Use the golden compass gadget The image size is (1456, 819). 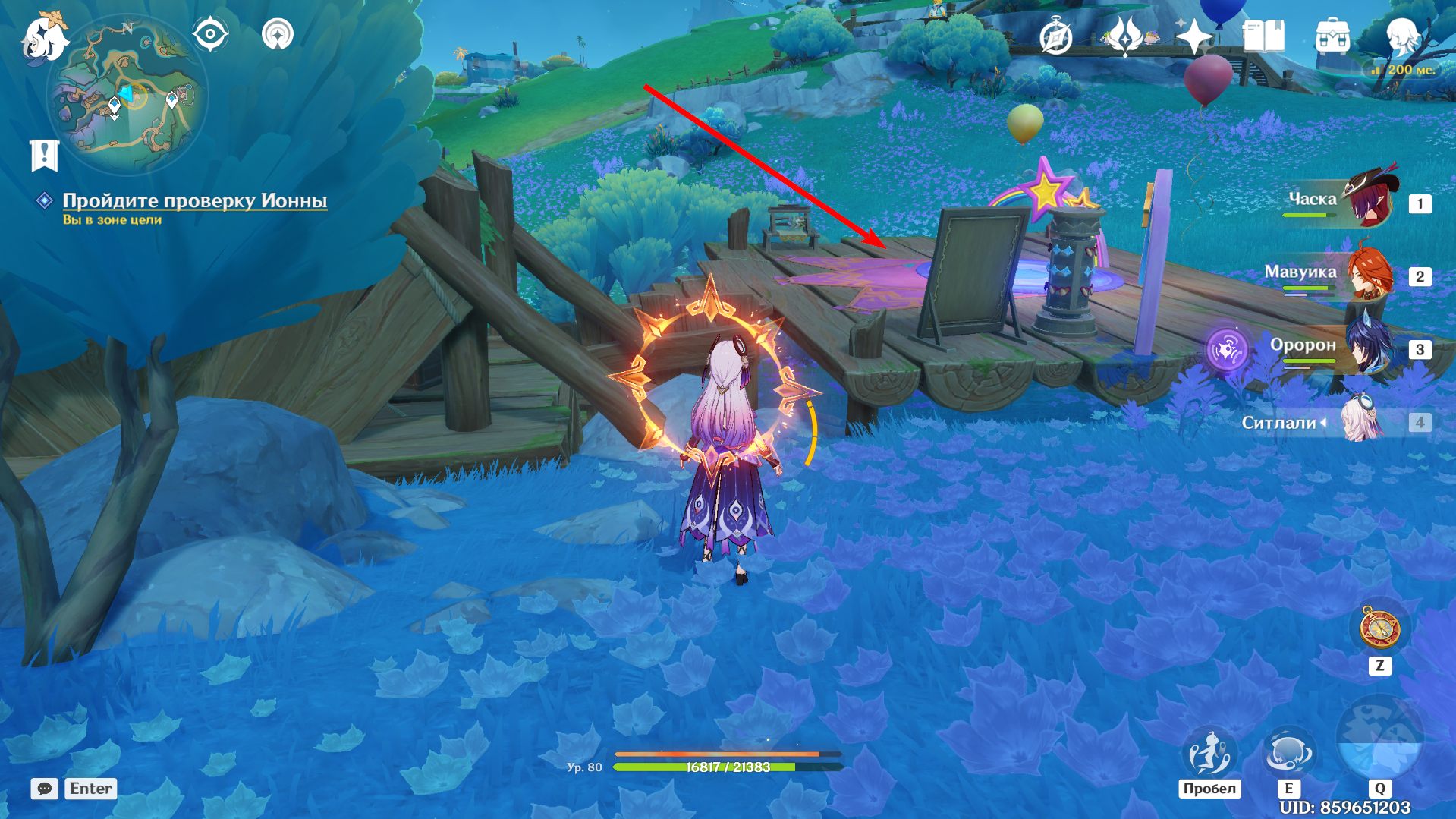[x=1379, y=628]
